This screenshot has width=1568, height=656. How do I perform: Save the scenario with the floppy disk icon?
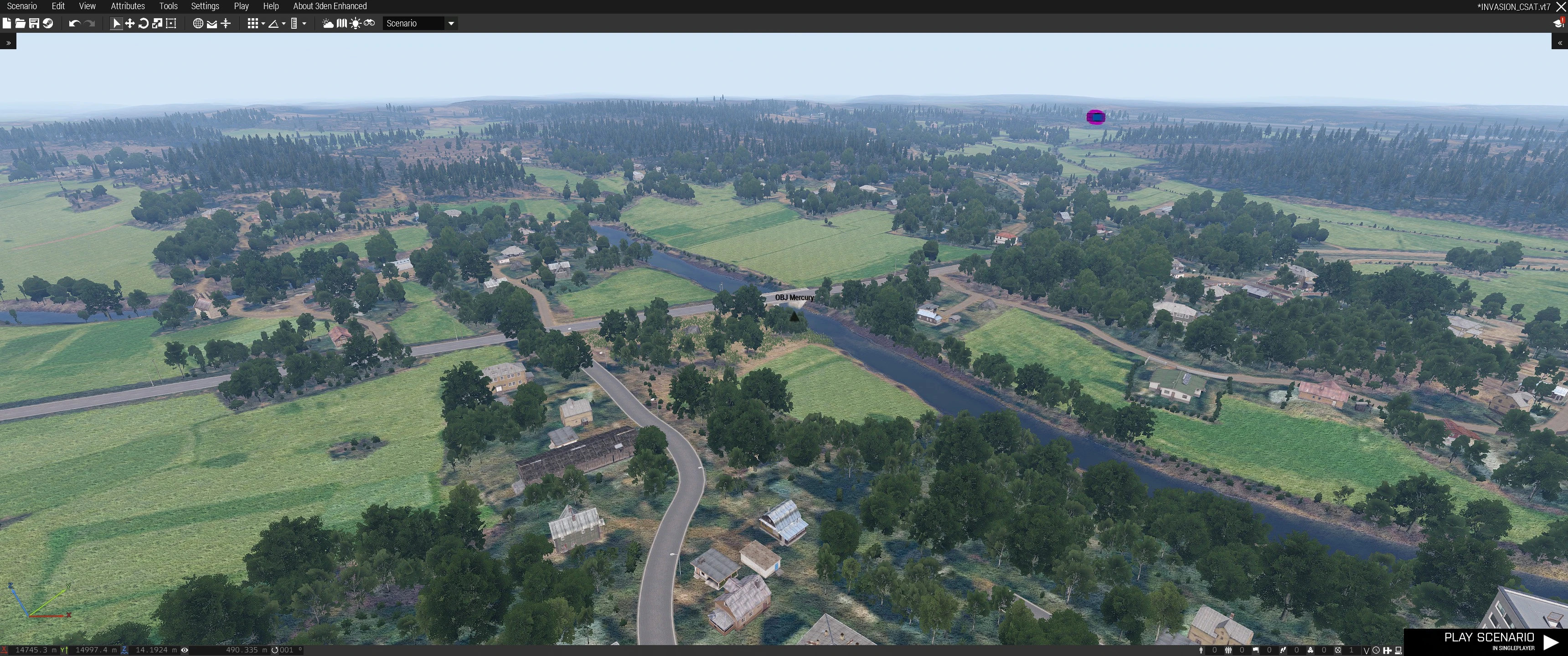pyautogui.click(x=34, y=23)
